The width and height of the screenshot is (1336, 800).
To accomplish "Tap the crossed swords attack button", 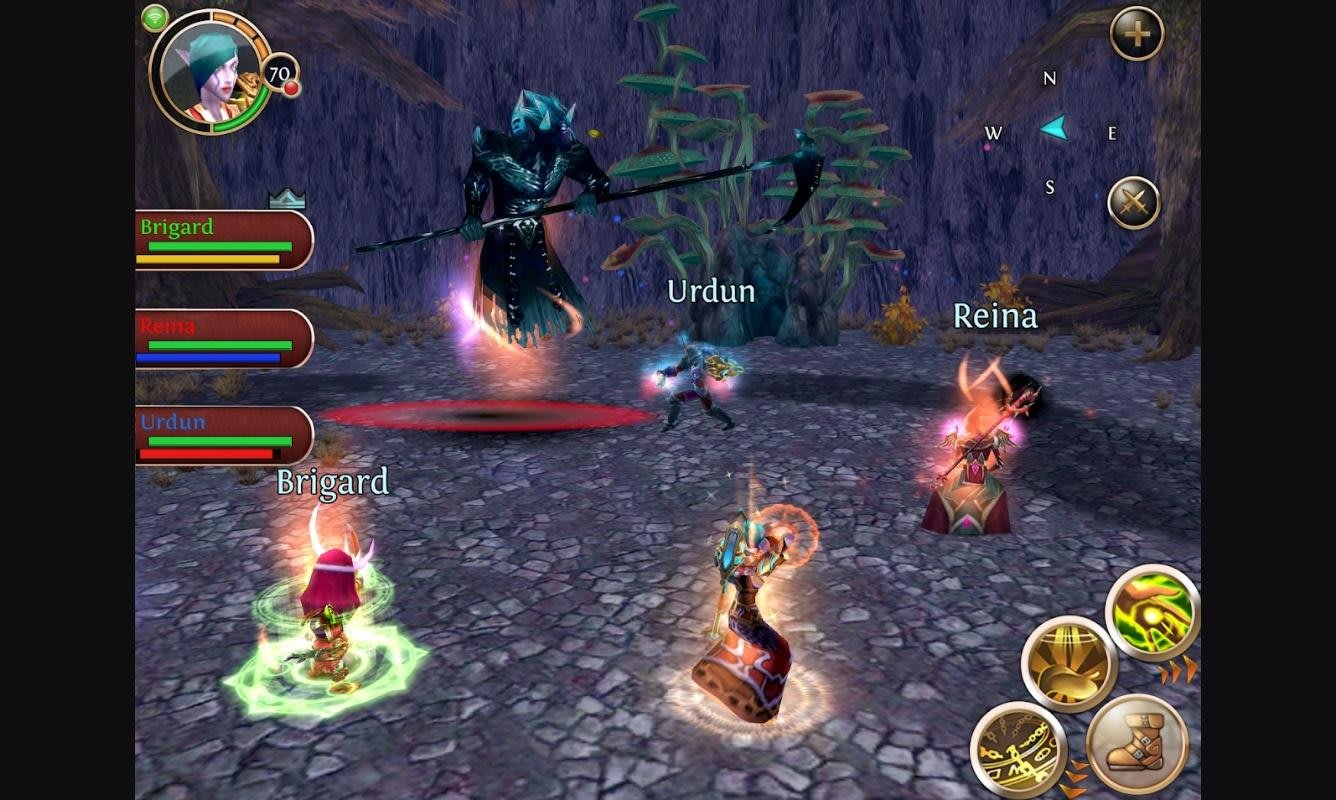I will coord(1134,203).
